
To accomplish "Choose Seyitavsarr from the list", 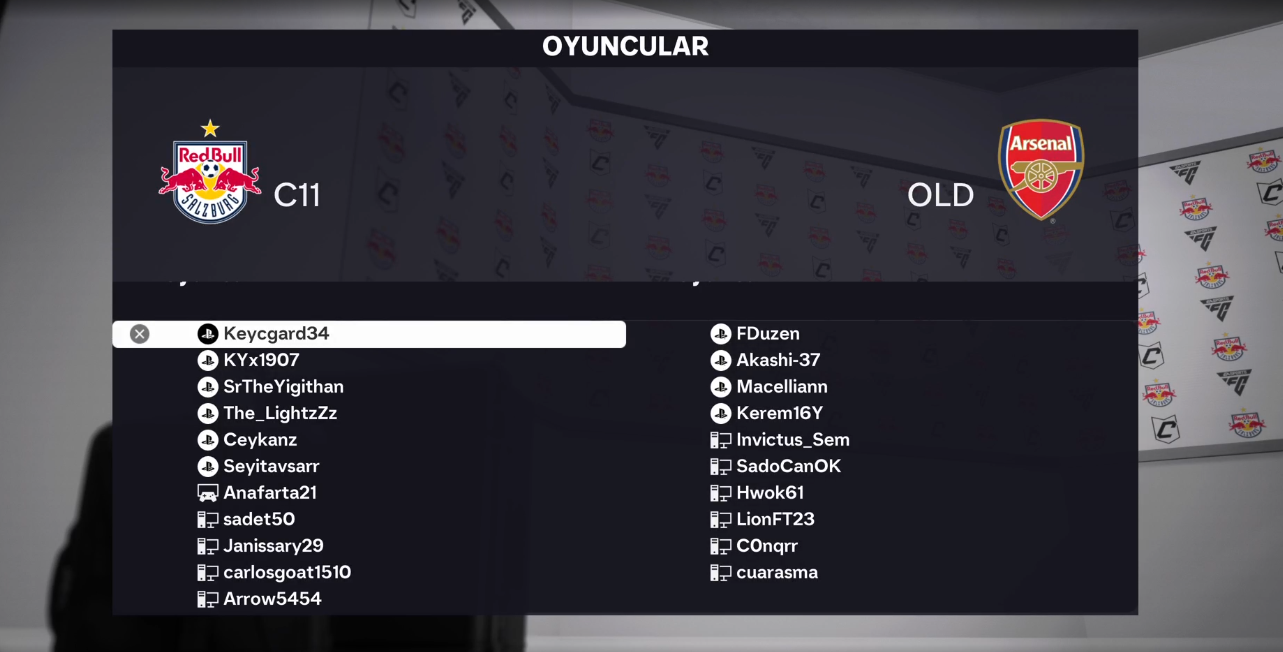I will click(x=271, y=466).
